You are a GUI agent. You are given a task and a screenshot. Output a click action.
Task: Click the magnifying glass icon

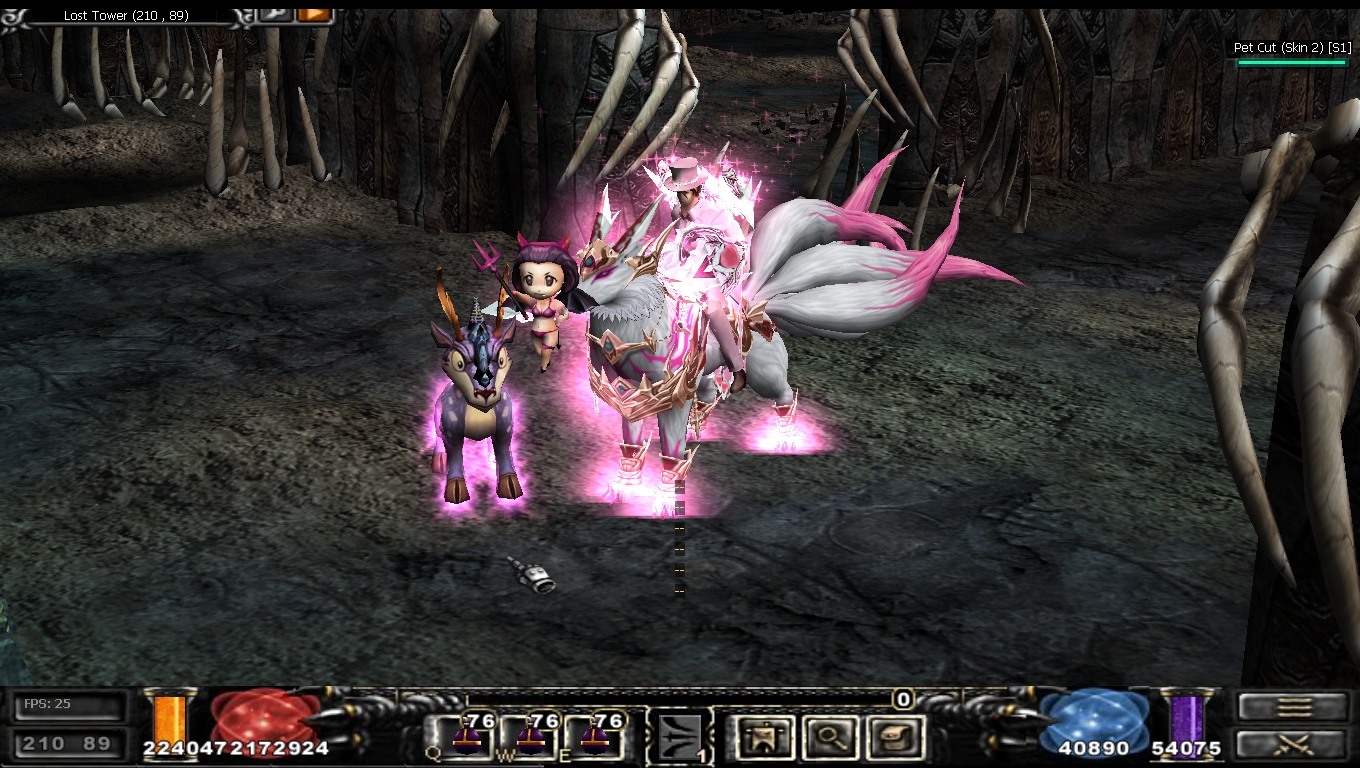point(831,738)
